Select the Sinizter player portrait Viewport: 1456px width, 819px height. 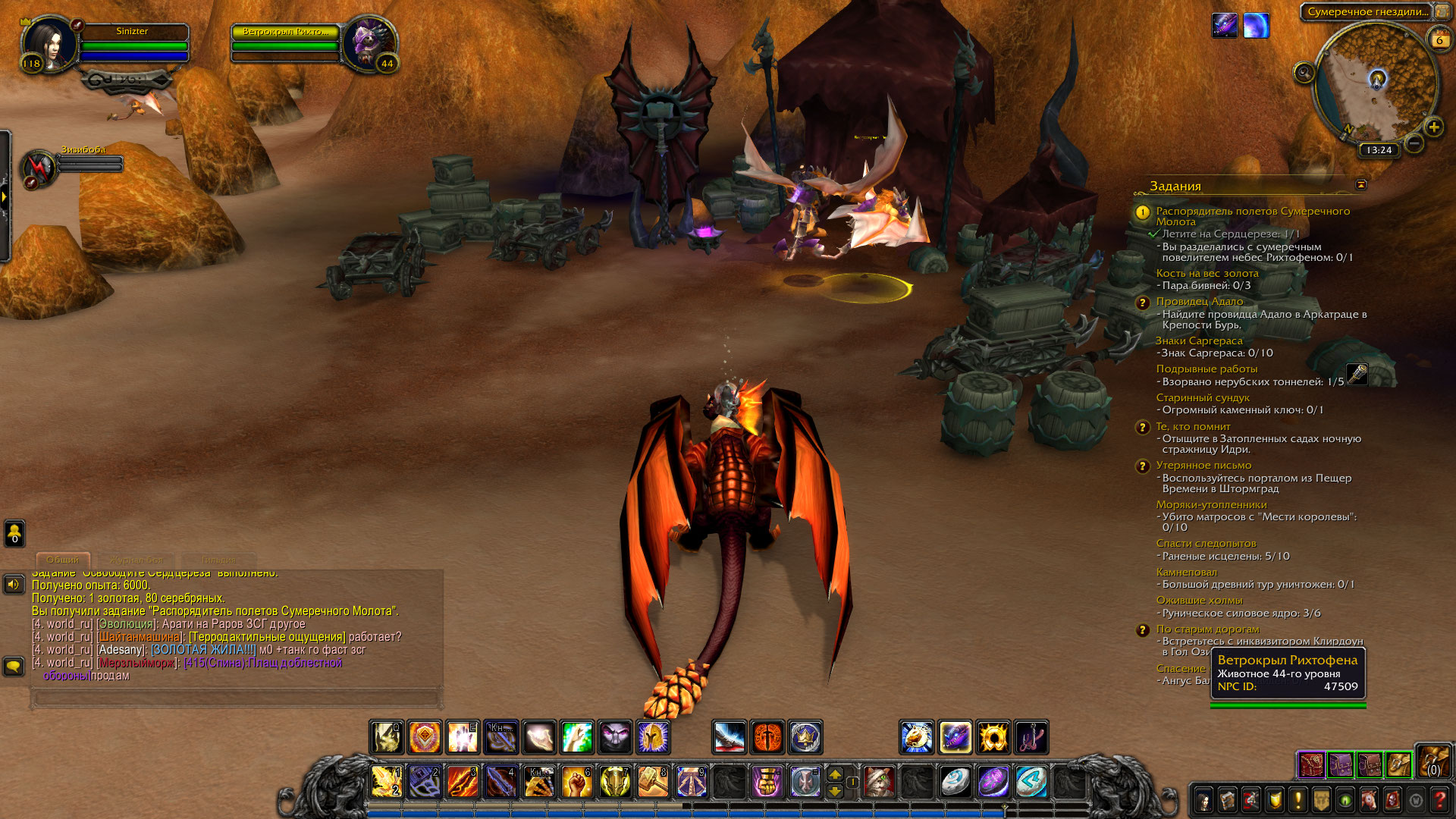click(49, 44)
